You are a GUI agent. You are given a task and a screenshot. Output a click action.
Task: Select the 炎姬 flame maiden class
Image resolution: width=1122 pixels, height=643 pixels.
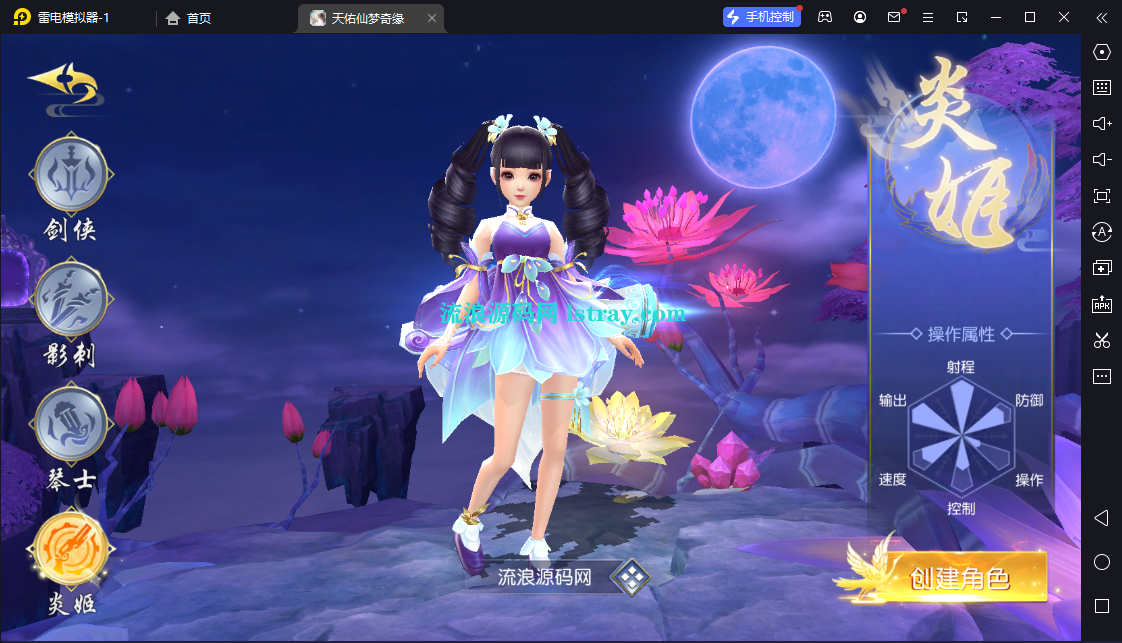click(69, 548)
